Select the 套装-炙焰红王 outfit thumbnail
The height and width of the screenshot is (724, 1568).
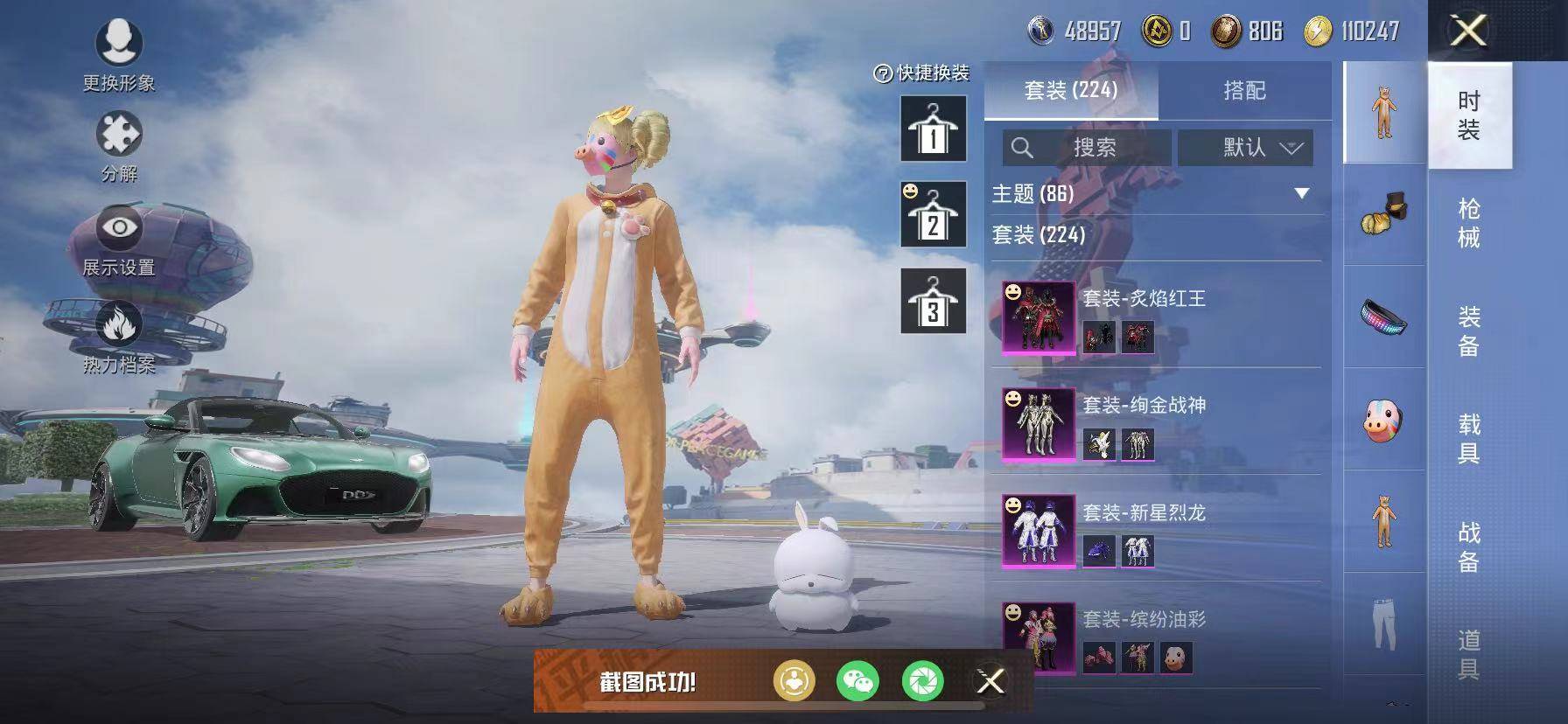(x=1037, y=315)
